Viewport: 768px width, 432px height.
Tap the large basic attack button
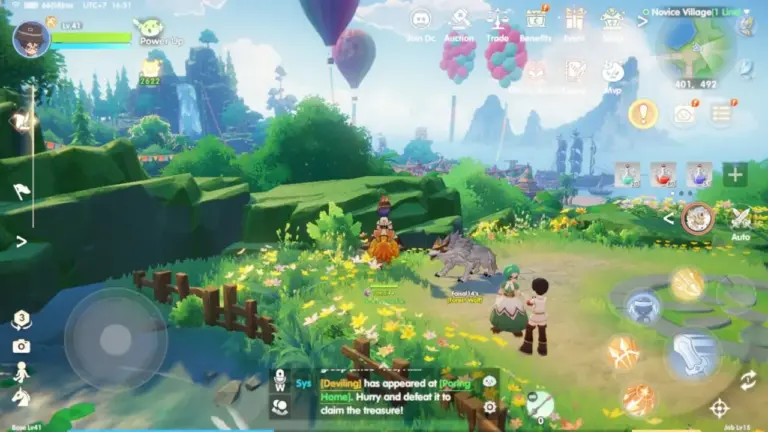pos(693,354)
